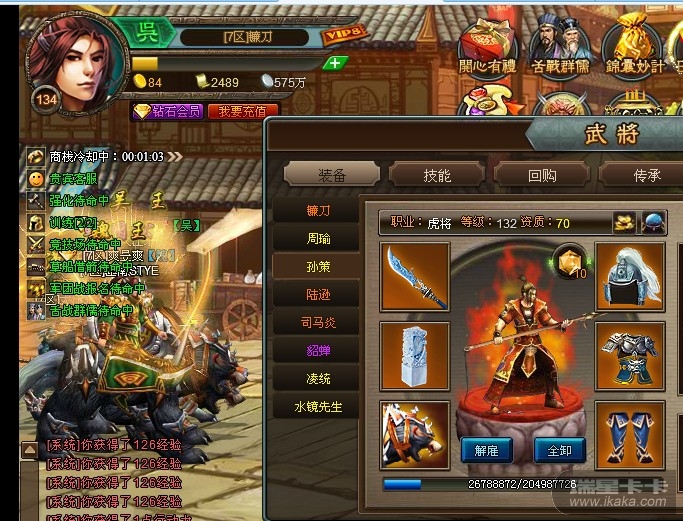Select the white-haired helmet equipment slot

click(631, 276)
